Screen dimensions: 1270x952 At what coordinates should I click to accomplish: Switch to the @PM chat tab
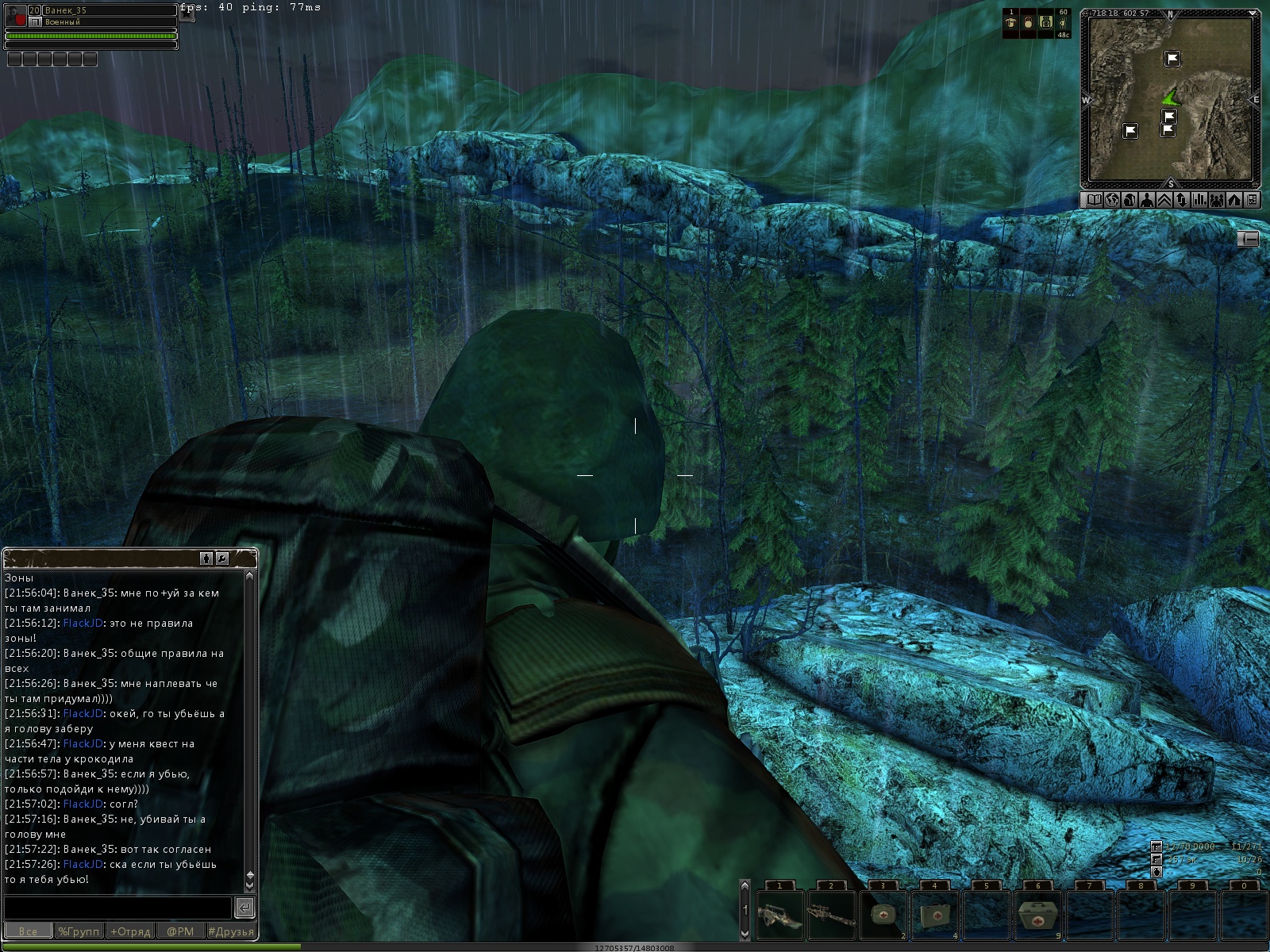[180, 931]
